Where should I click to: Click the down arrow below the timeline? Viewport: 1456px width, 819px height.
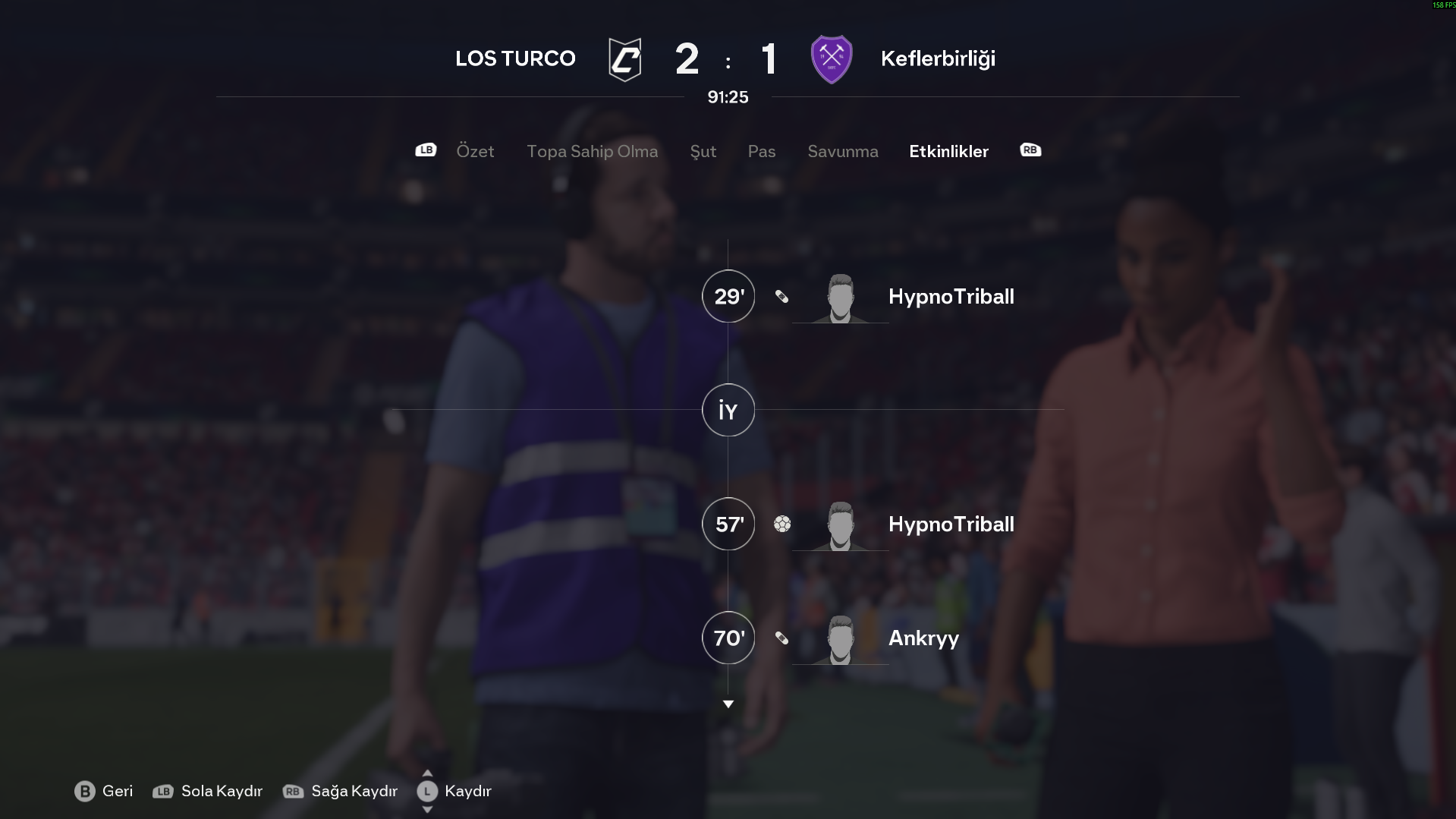pos(728,704)
